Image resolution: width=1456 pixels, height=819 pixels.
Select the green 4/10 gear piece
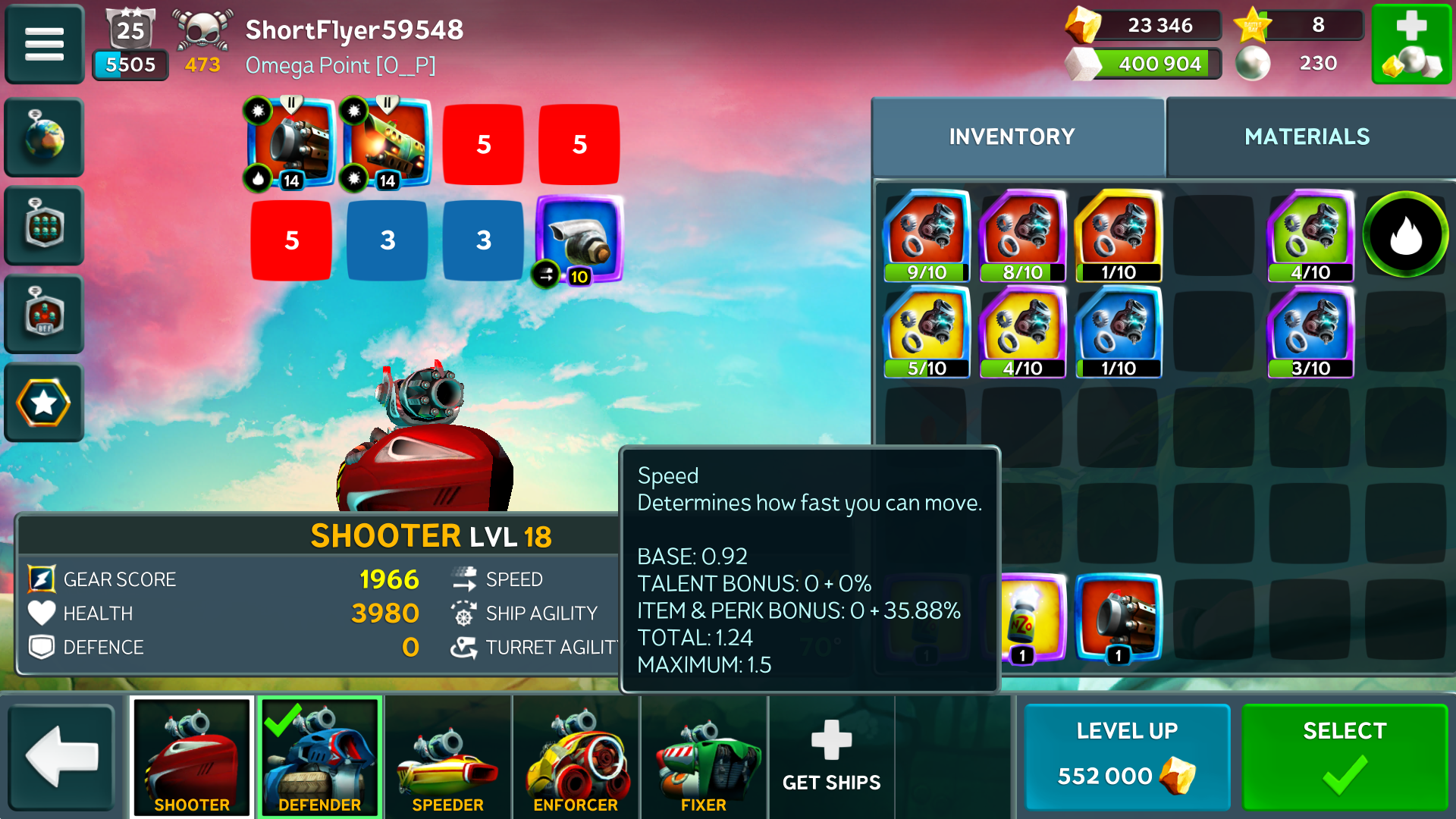(x=1310, y=236)
